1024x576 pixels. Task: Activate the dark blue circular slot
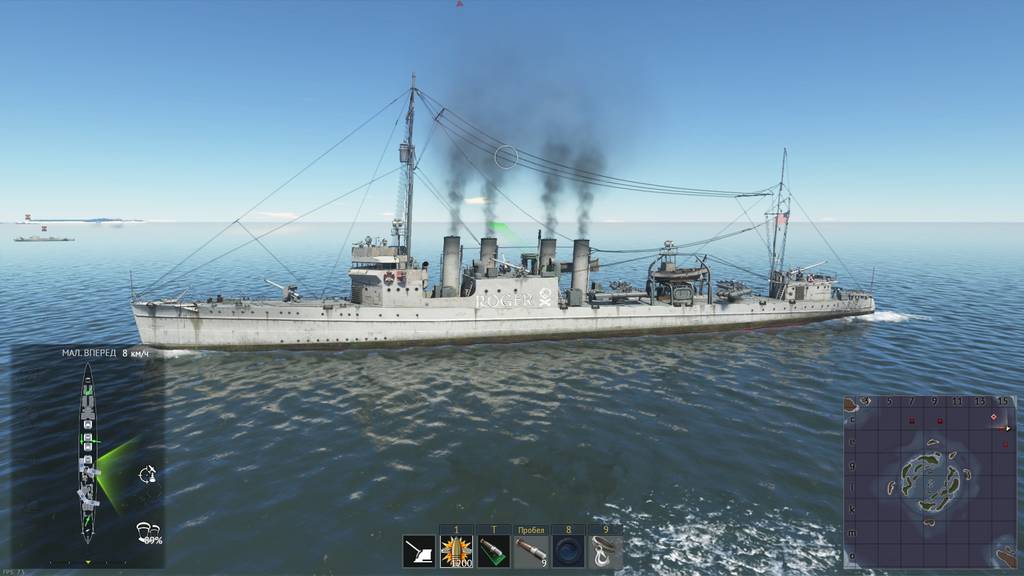click(x=568, y=552)
